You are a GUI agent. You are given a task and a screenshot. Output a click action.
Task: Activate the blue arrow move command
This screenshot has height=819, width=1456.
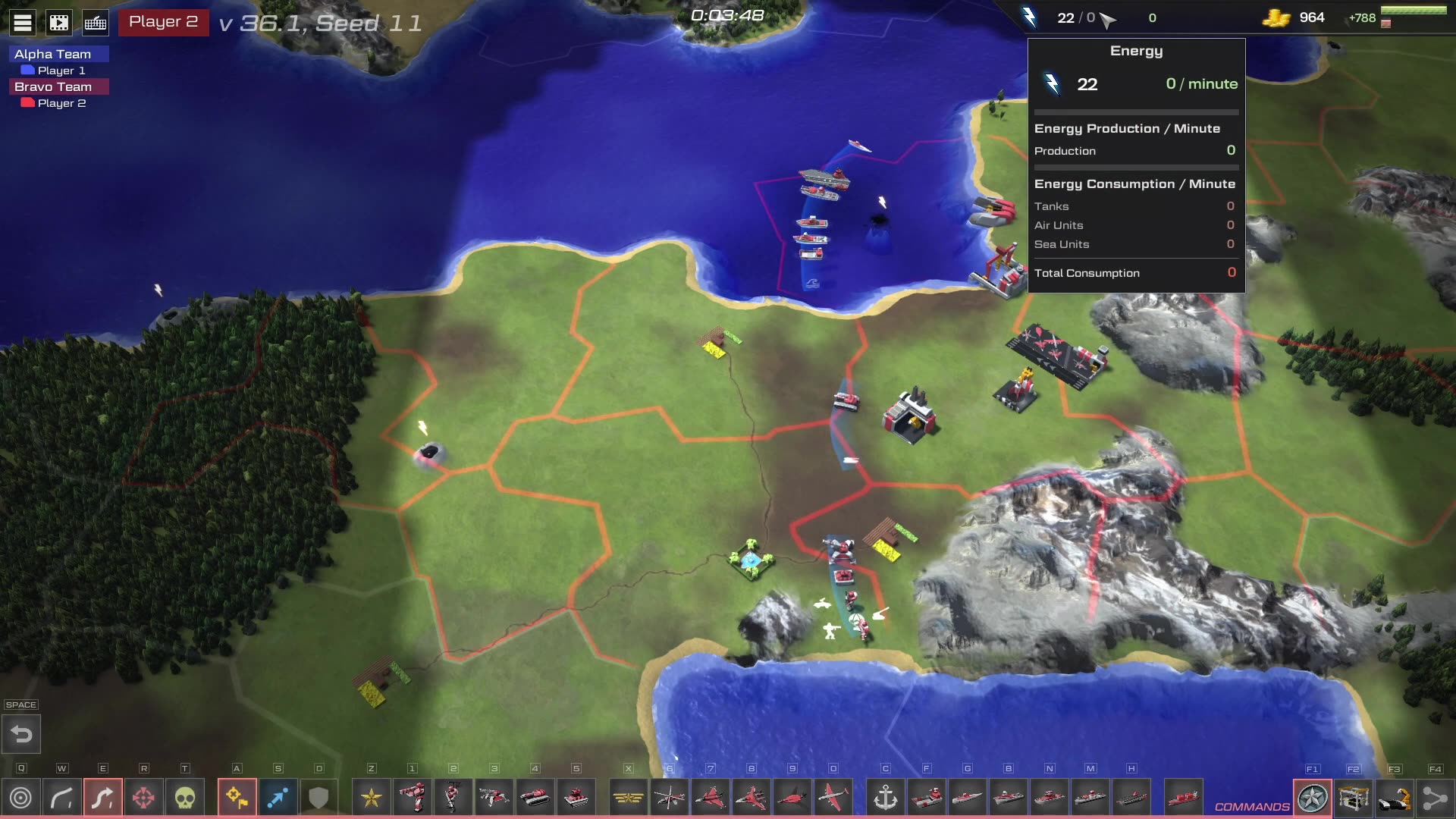(278, 798)
